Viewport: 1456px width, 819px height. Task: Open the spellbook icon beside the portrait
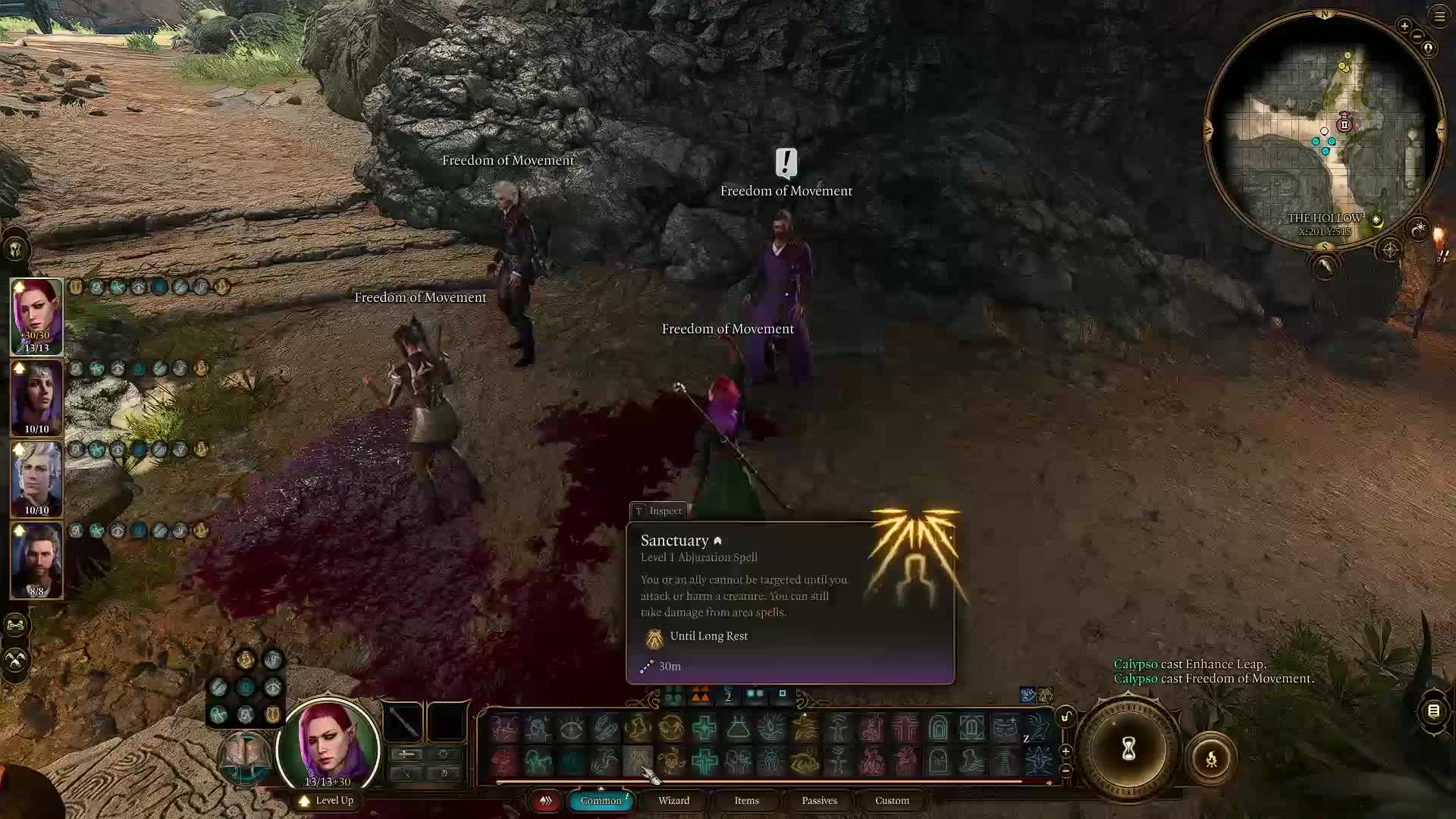pos(244,756)
